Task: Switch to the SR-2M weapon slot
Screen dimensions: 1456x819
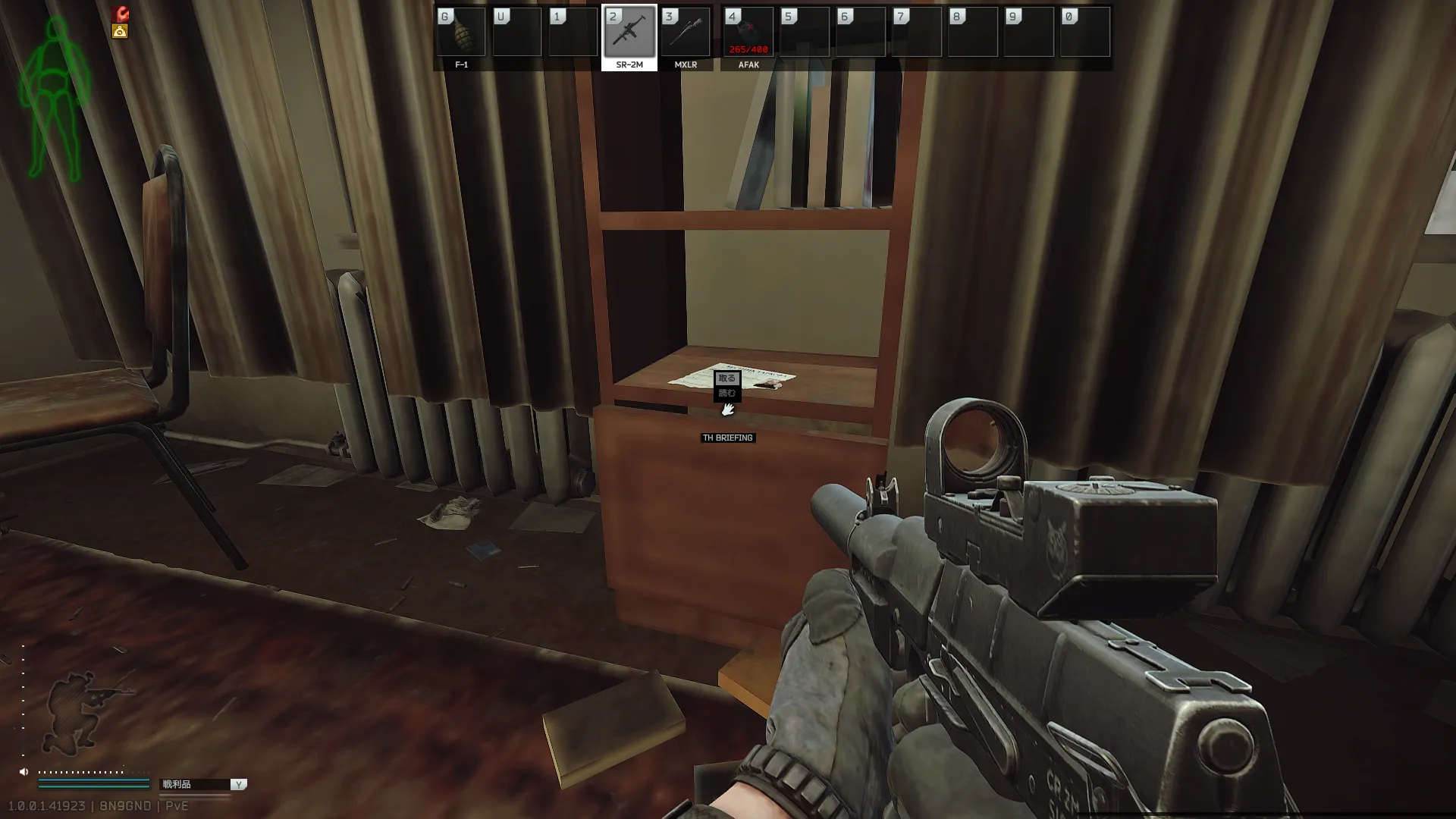Action: (x=629, y=33)
